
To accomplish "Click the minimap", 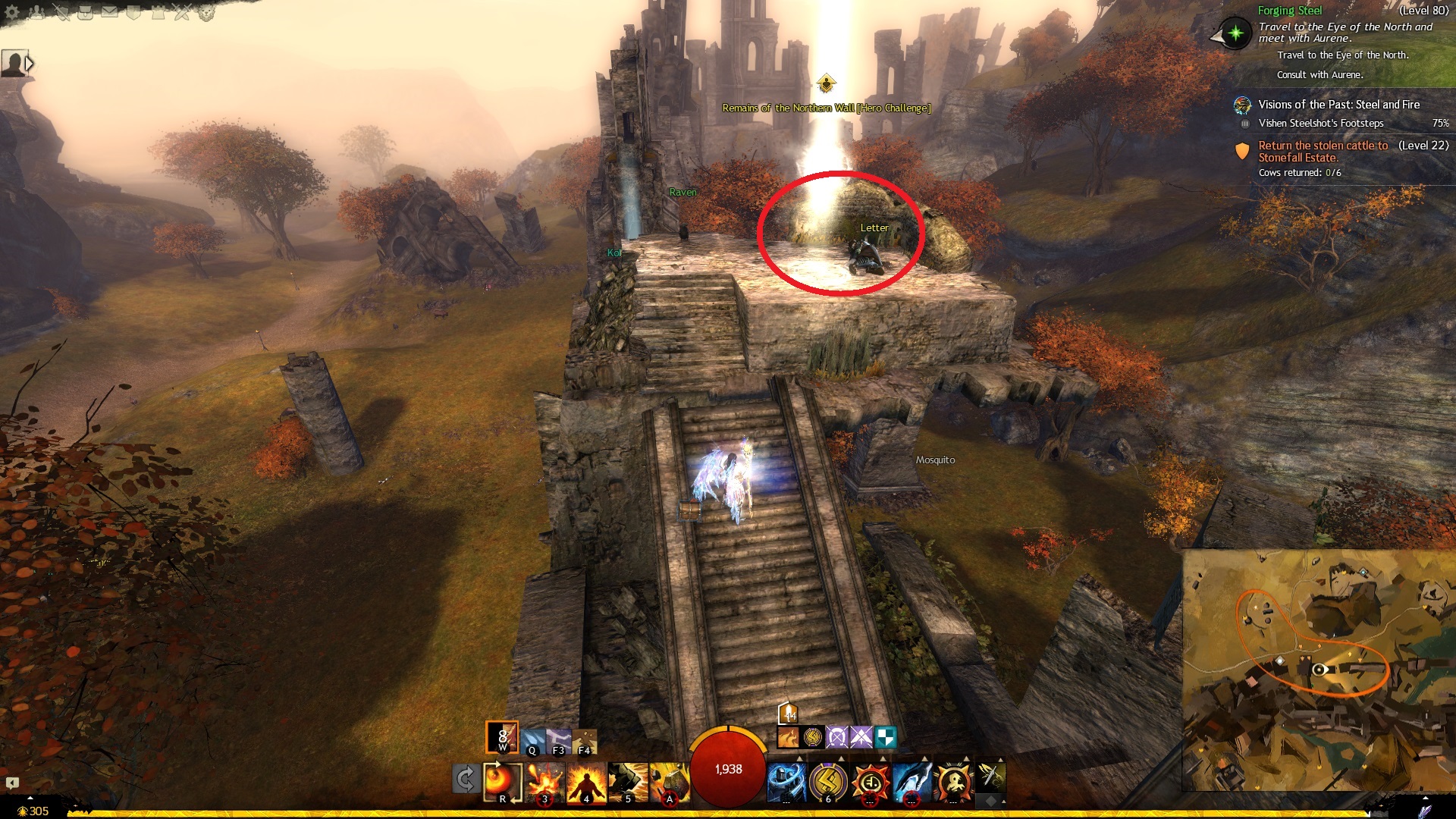I will coord(1318,669).
